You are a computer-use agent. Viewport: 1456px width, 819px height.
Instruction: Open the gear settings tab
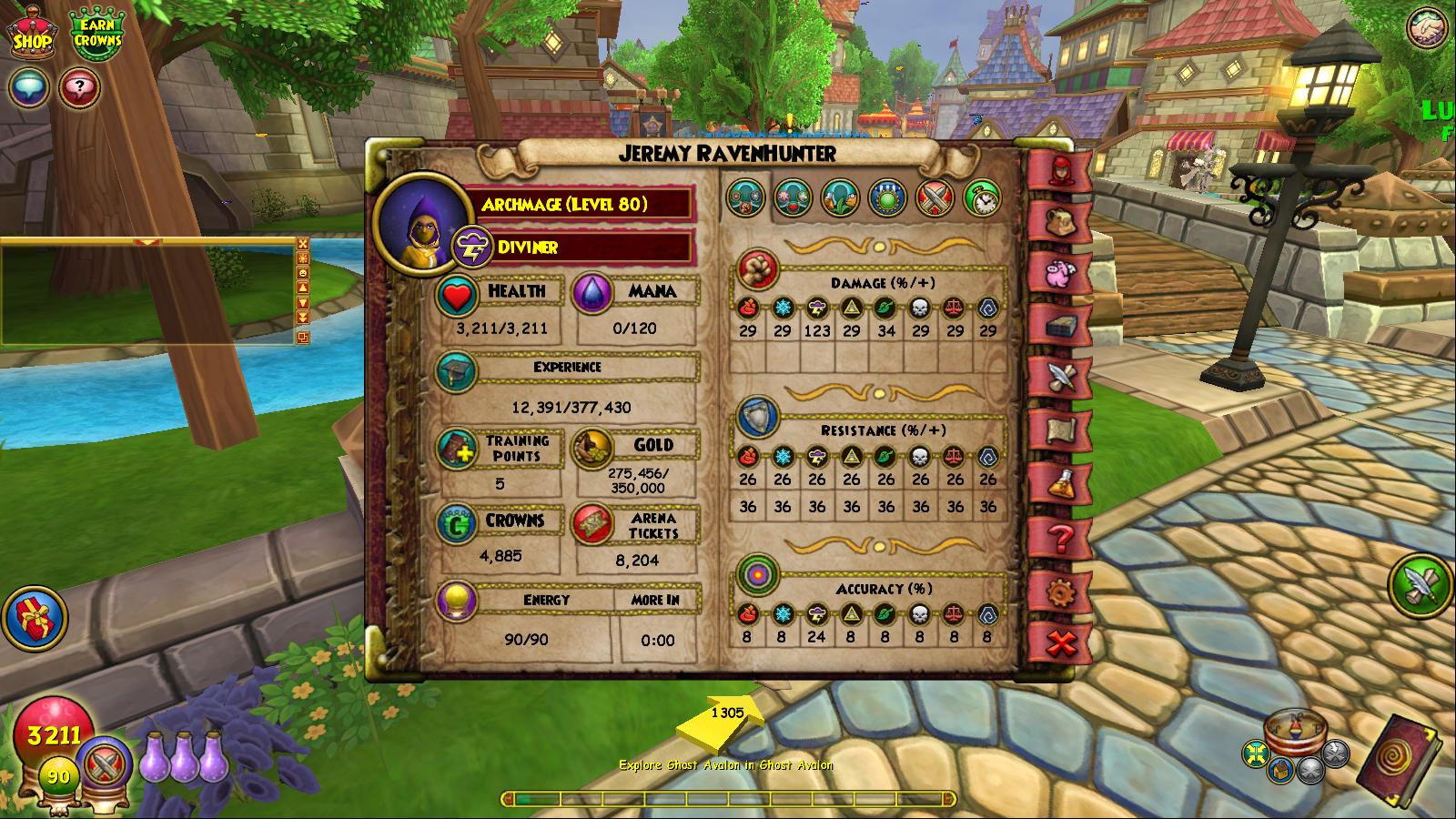(x=1057, y=592)
